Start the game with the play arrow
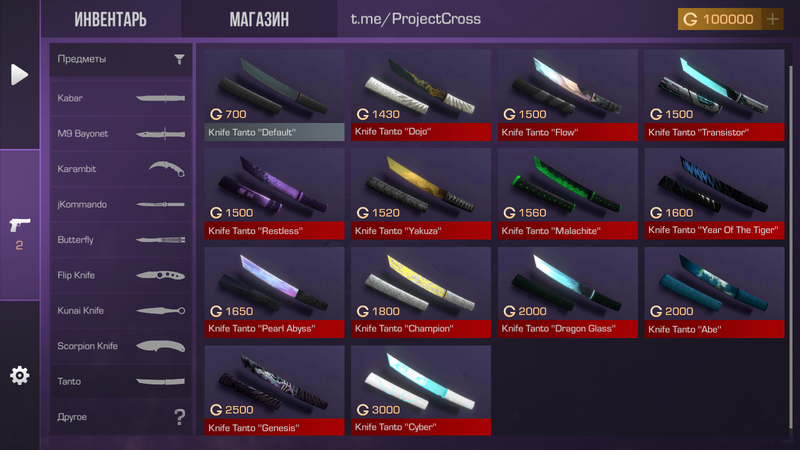Screen dimensions: 800x450 [x=19, y=74]
